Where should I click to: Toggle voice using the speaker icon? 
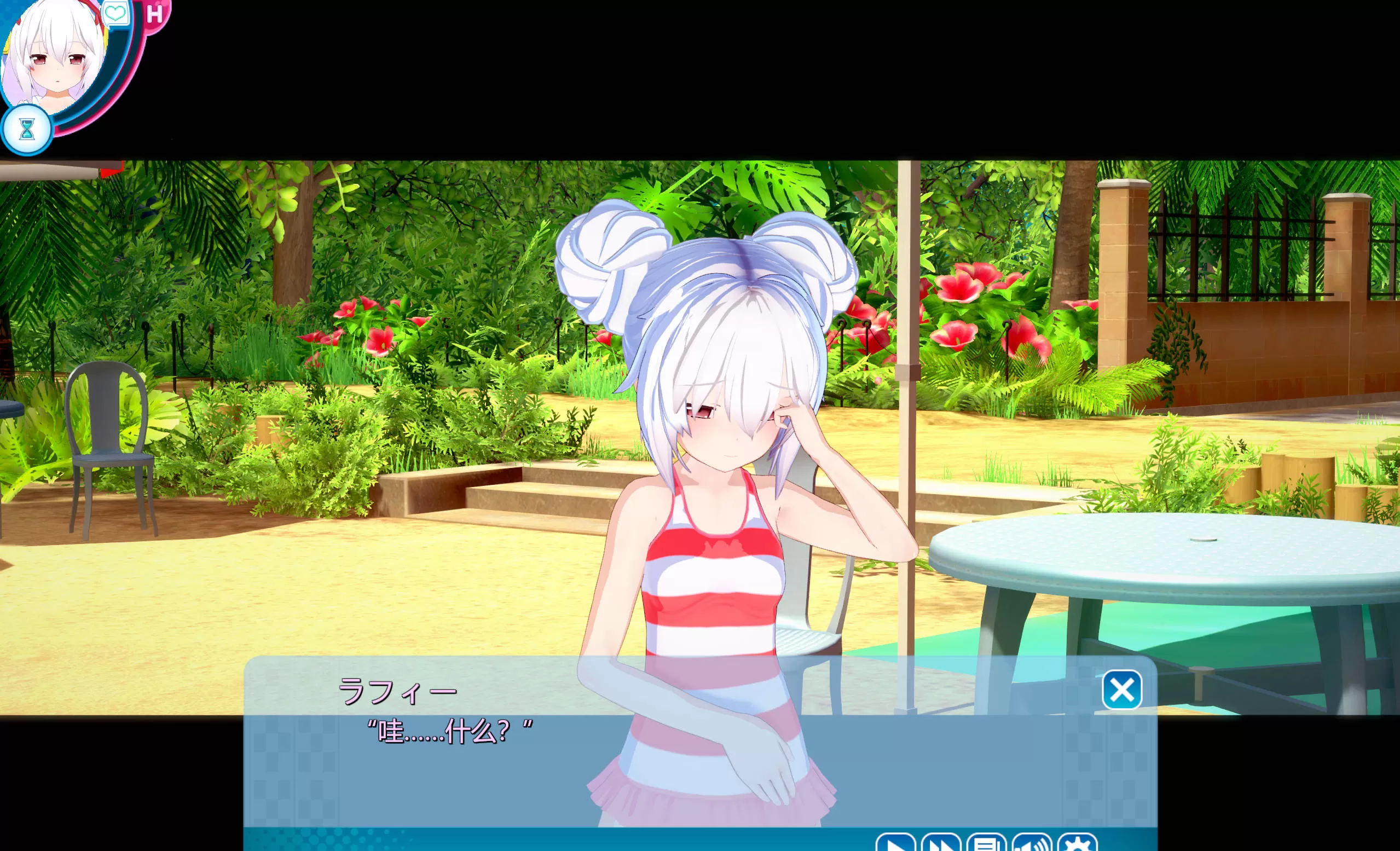pos(1032,844)
